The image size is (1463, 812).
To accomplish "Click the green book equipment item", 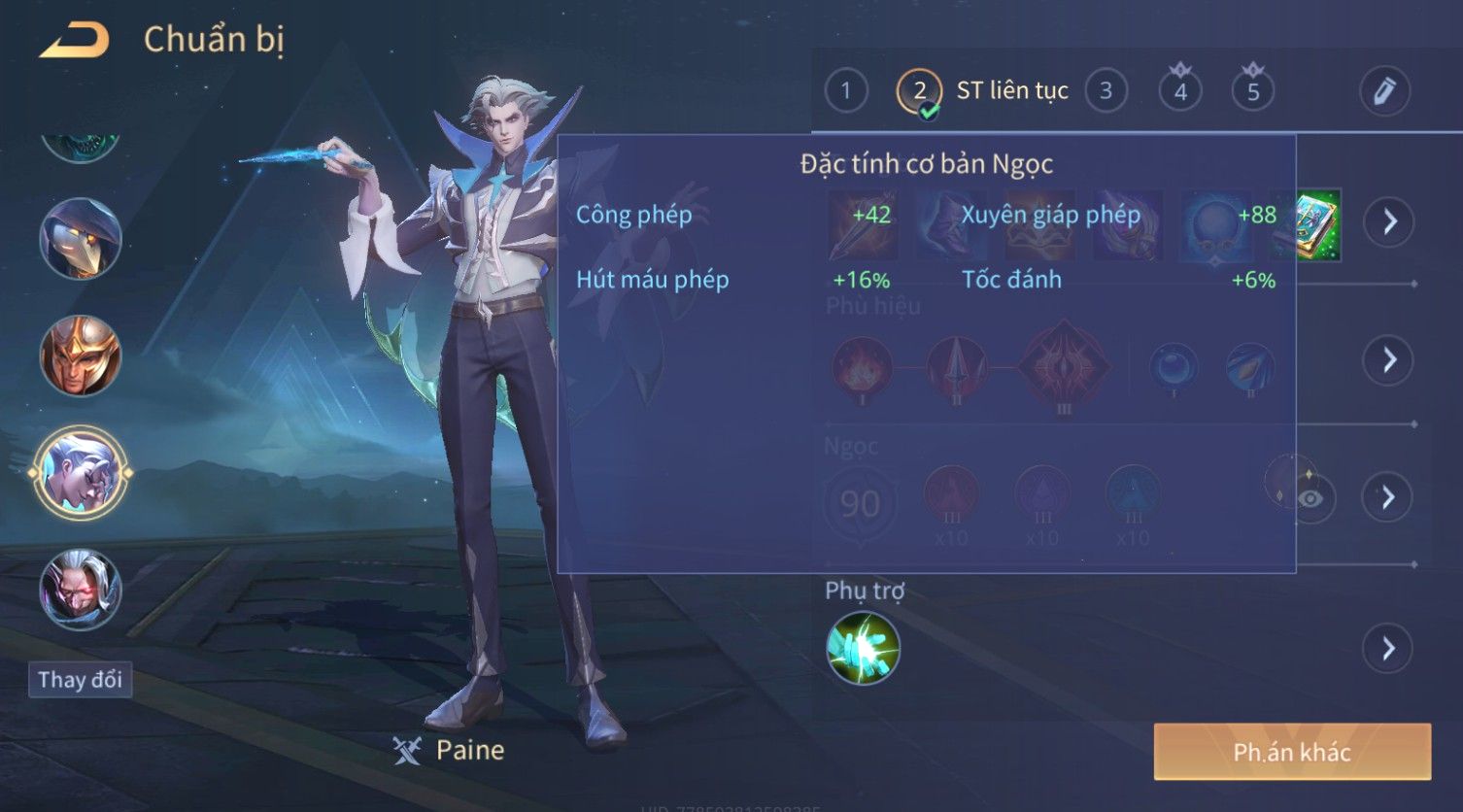I will click(x=1318, y=225).
